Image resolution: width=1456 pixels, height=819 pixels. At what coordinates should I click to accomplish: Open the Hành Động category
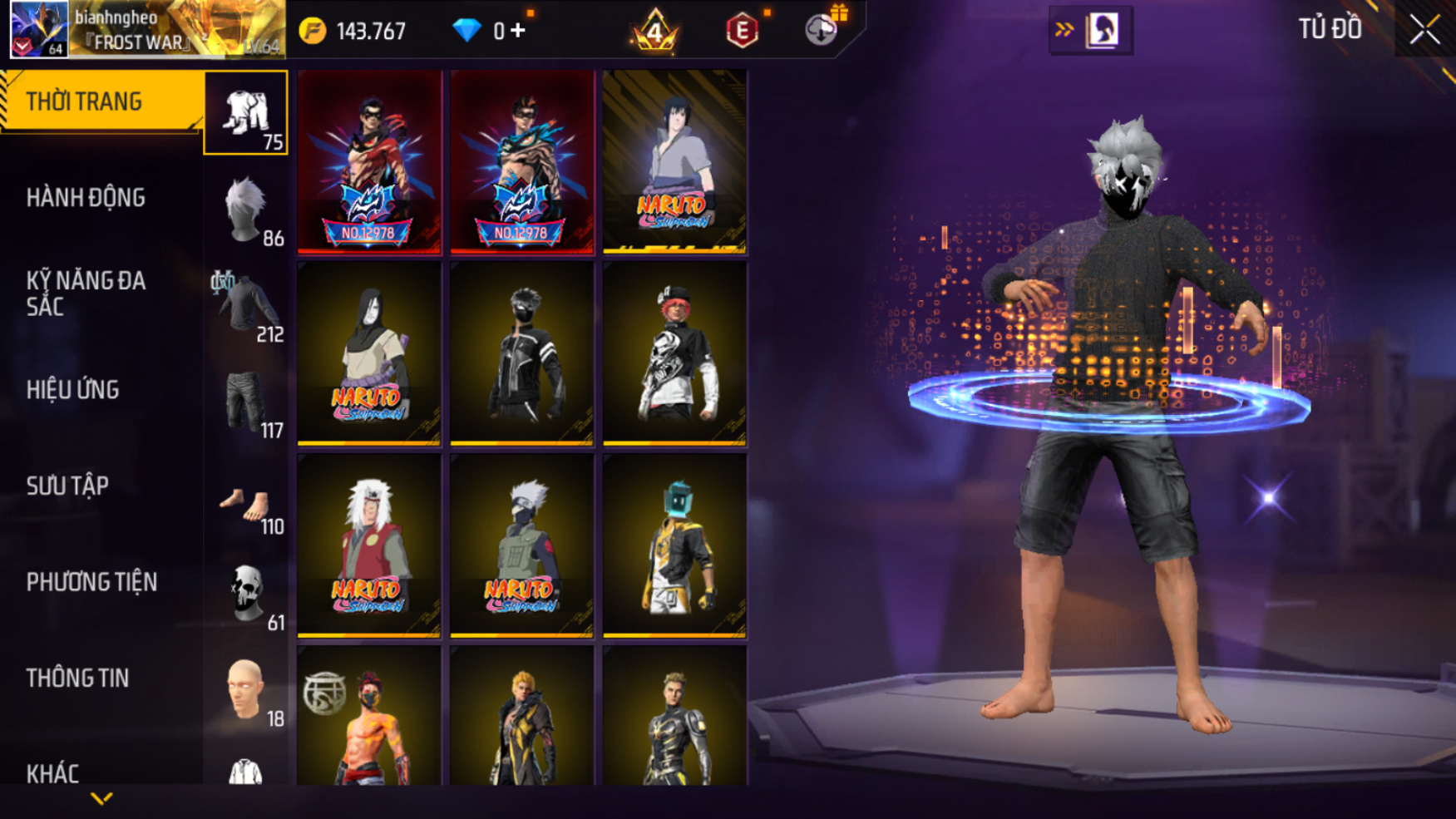[86, 198]
